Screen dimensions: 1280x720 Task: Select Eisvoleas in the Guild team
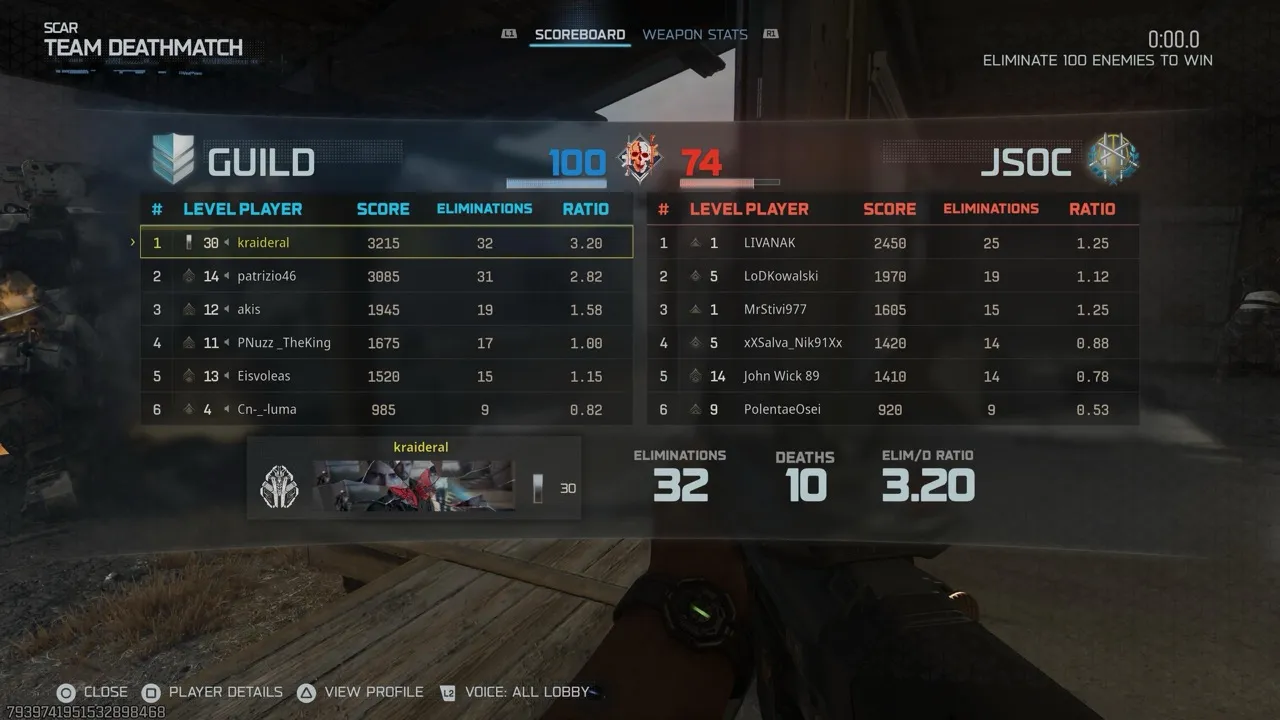pyautogui.click(x=386, y=376)
